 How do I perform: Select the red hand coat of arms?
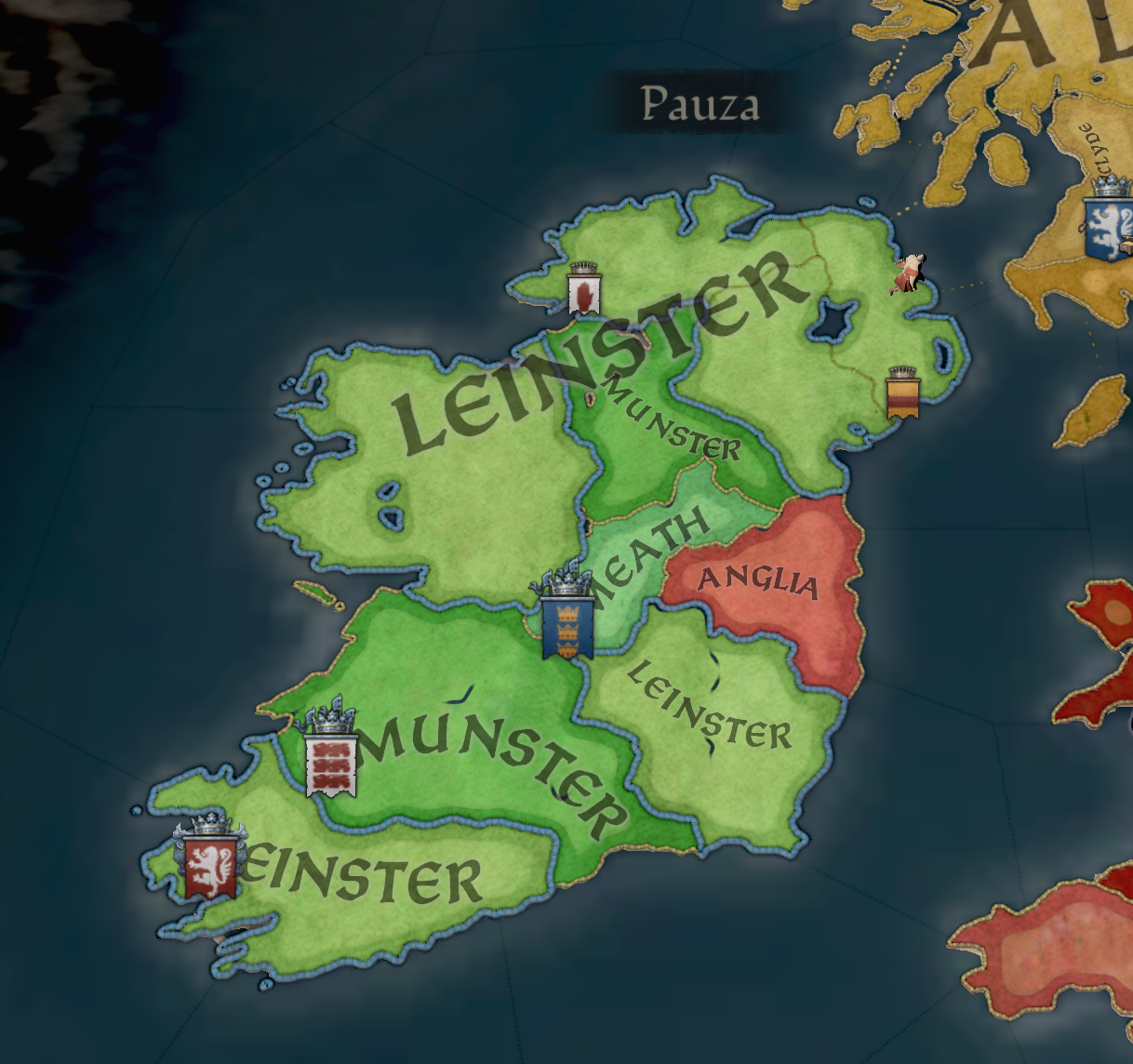(x=584, y=293)
